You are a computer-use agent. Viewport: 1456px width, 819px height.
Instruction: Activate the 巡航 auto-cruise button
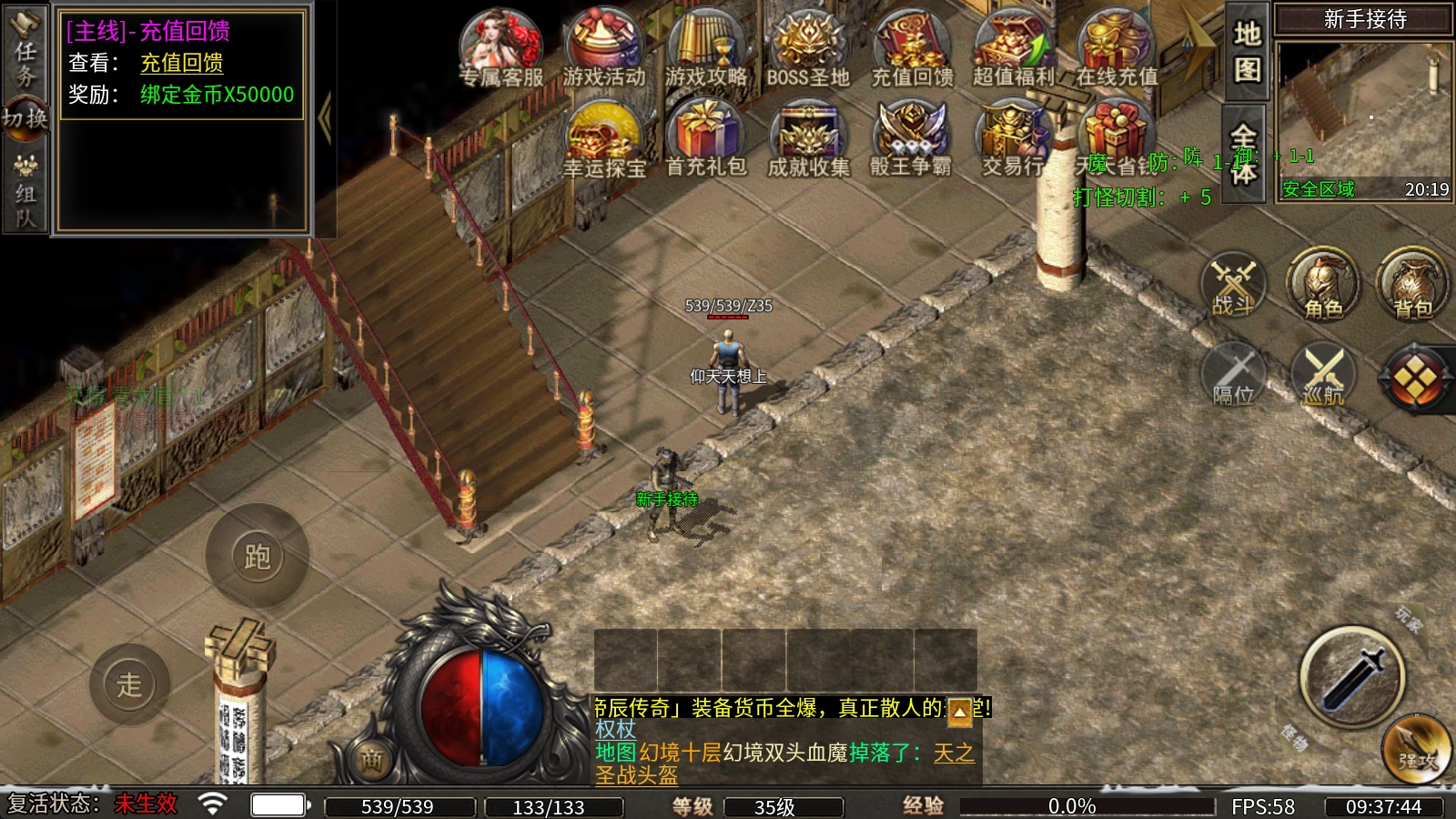coord(1322,374)
